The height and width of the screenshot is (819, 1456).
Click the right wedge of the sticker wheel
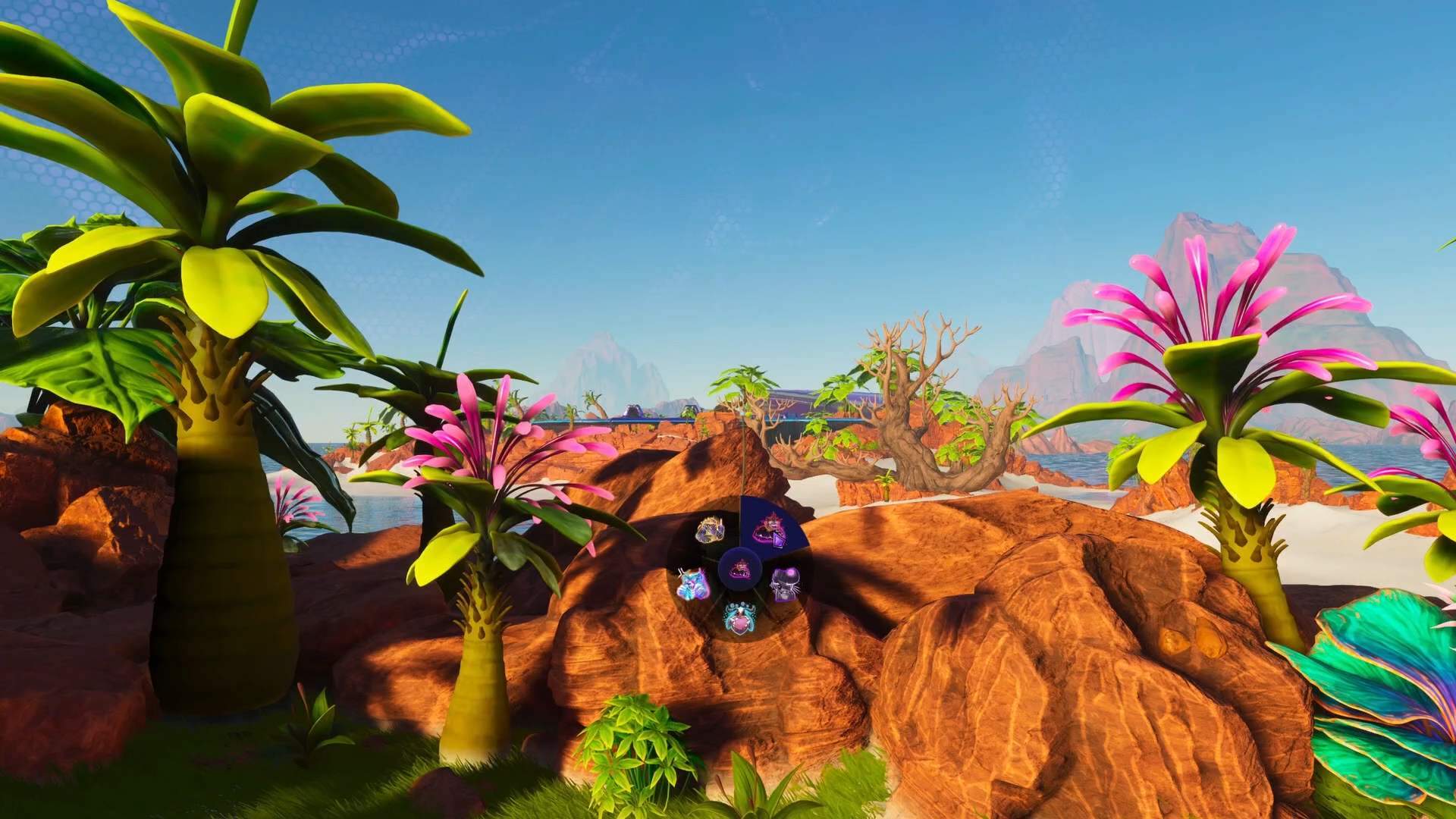tap(785, 584)
